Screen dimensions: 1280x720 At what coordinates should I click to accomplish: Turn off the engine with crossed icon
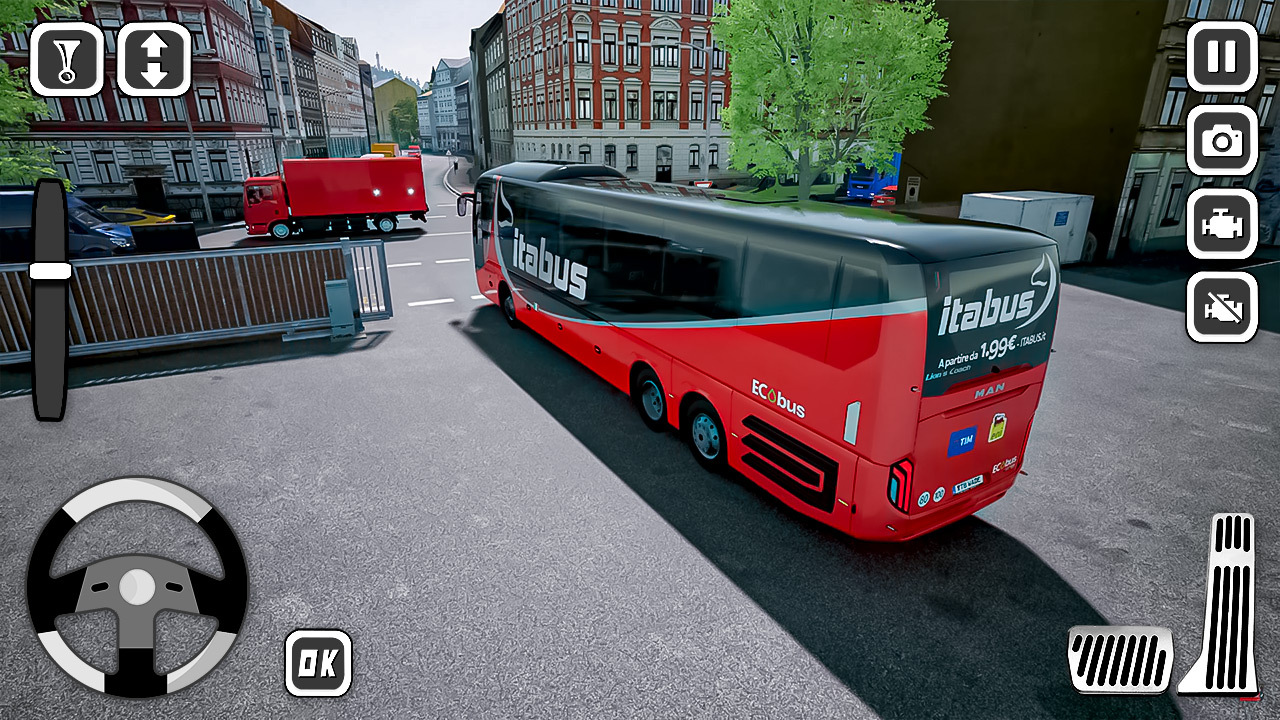(1221, 307)
